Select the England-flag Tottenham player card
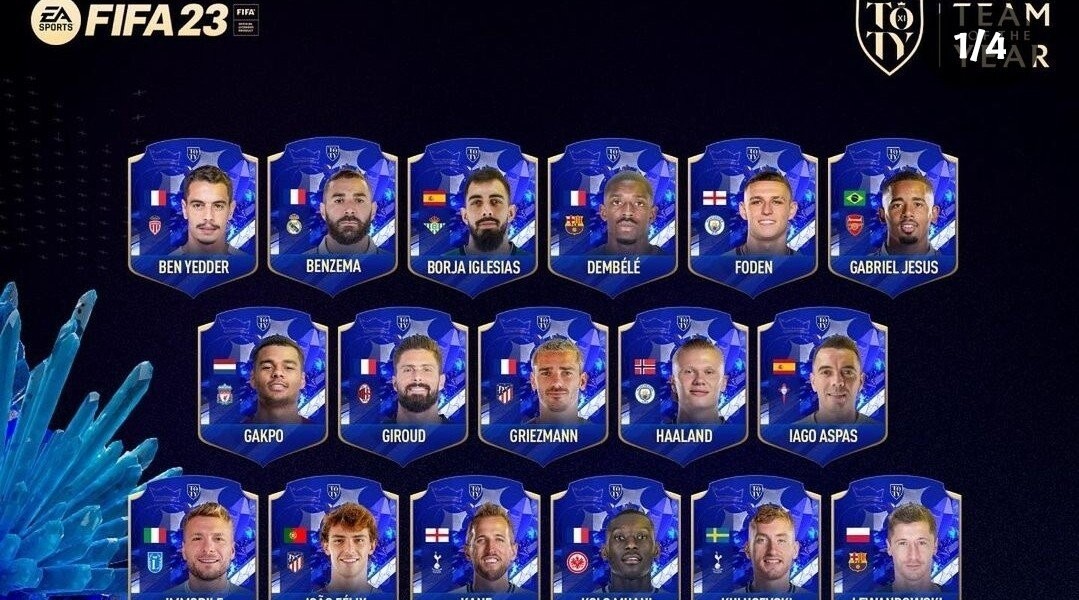This screenshot has width=1079, height=600. (x=475, y=545)
